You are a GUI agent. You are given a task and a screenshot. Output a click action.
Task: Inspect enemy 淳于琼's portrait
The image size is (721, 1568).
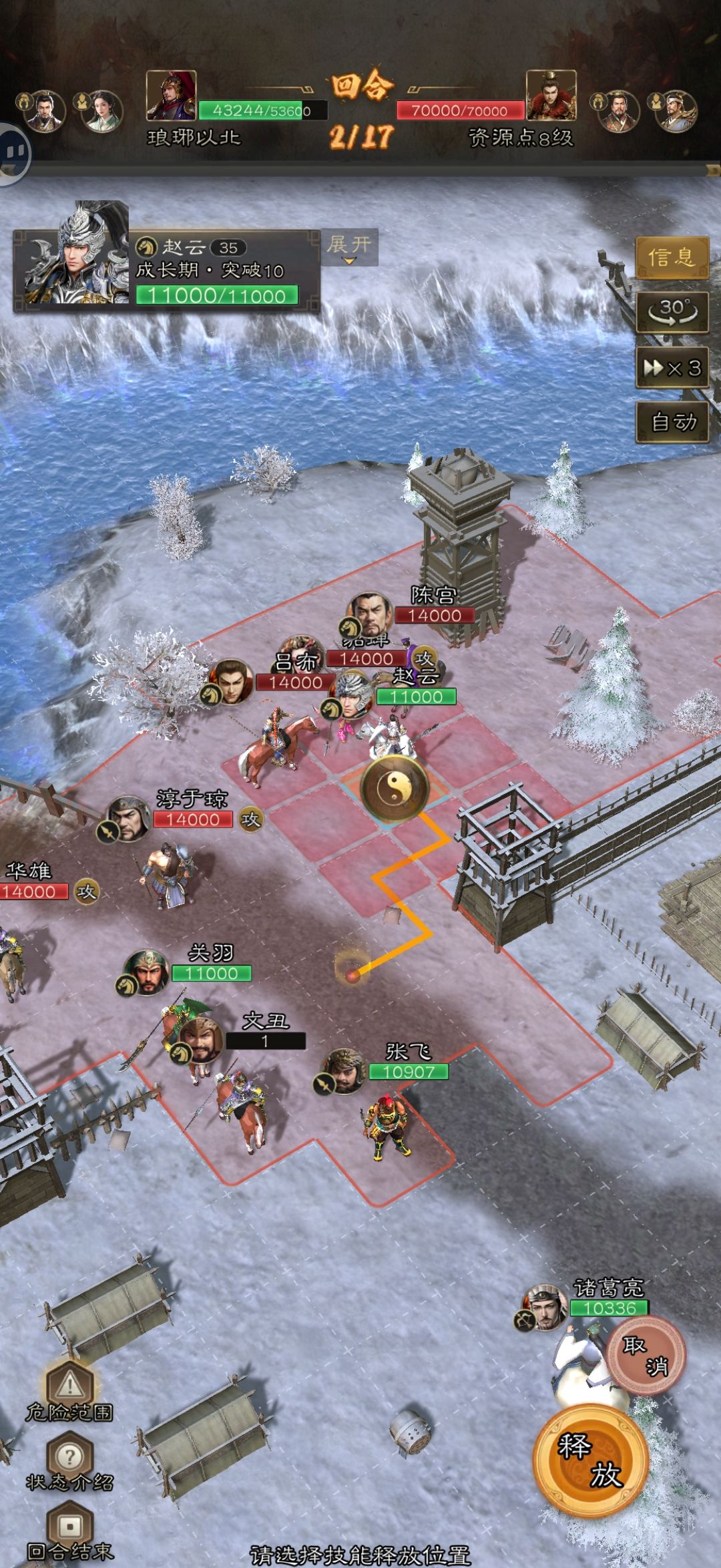(x=128, y=819)
